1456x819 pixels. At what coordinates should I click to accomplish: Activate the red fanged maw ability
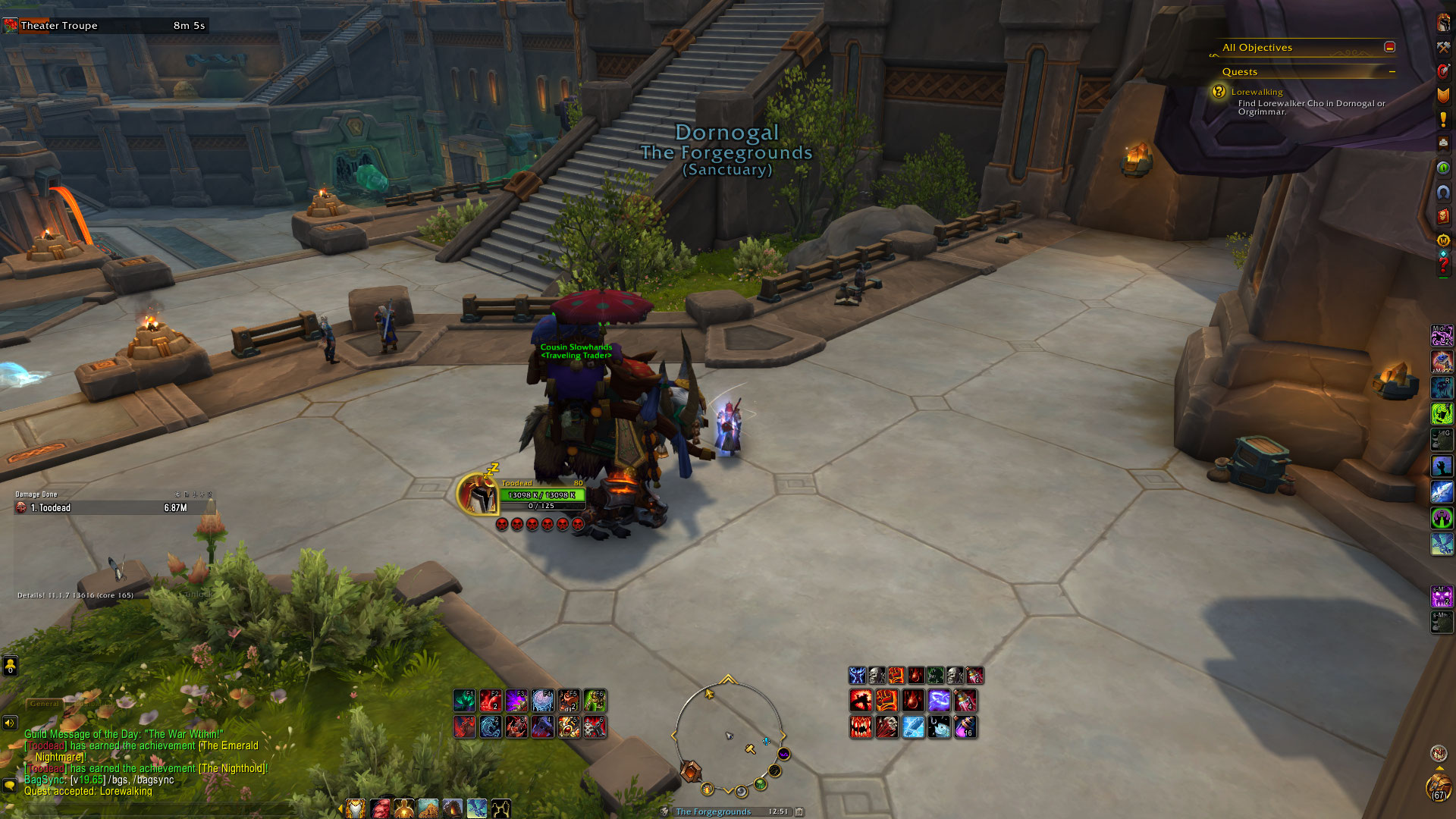(x=861, y=727)
